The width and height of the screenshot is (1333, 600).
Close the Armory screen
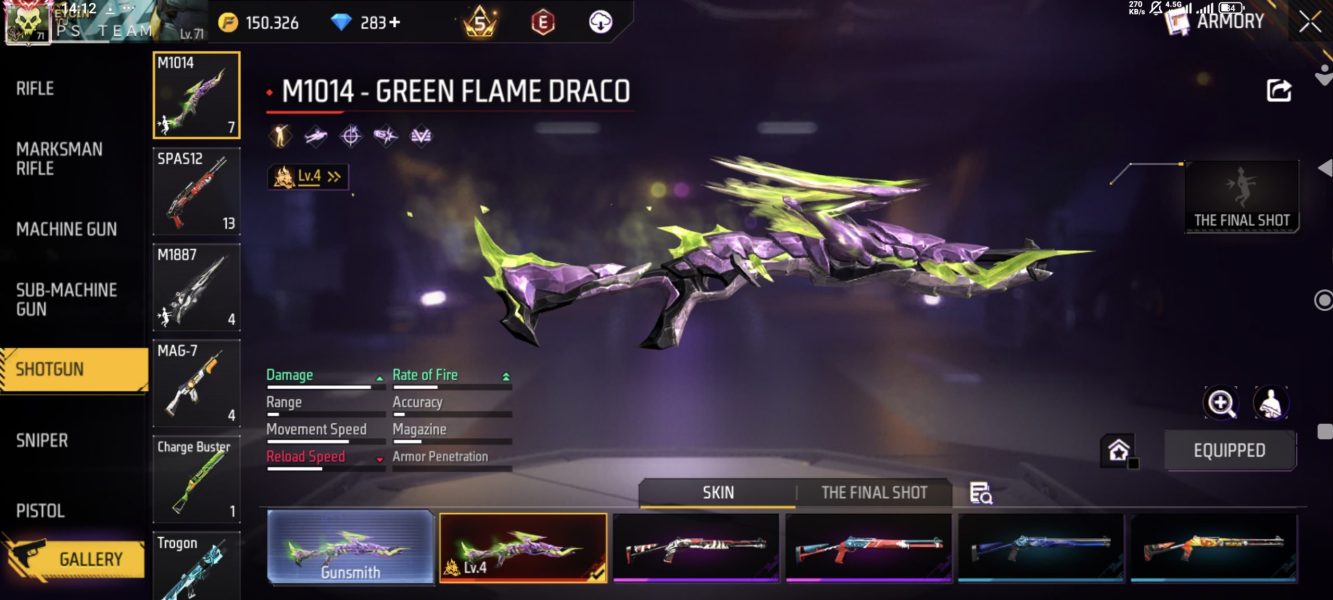coord(1310,22)
